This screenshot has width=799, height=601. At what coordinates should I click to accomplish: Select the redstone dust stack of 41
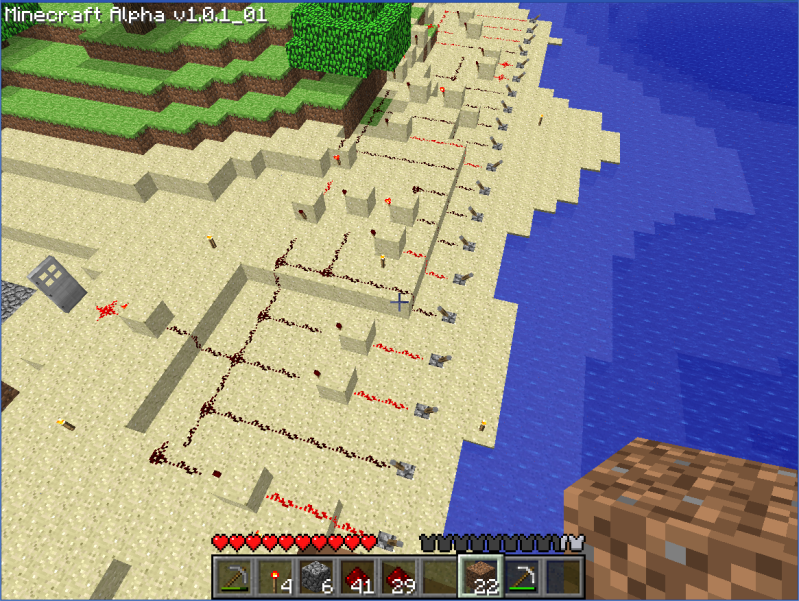coord(356,577)
